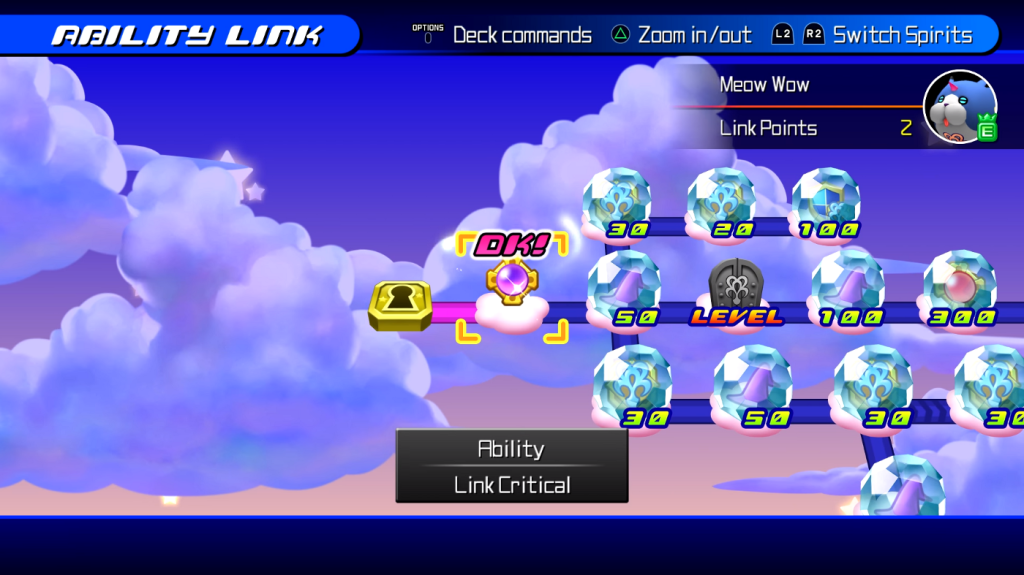Select the 20-point crystal node

pos(721,202)
